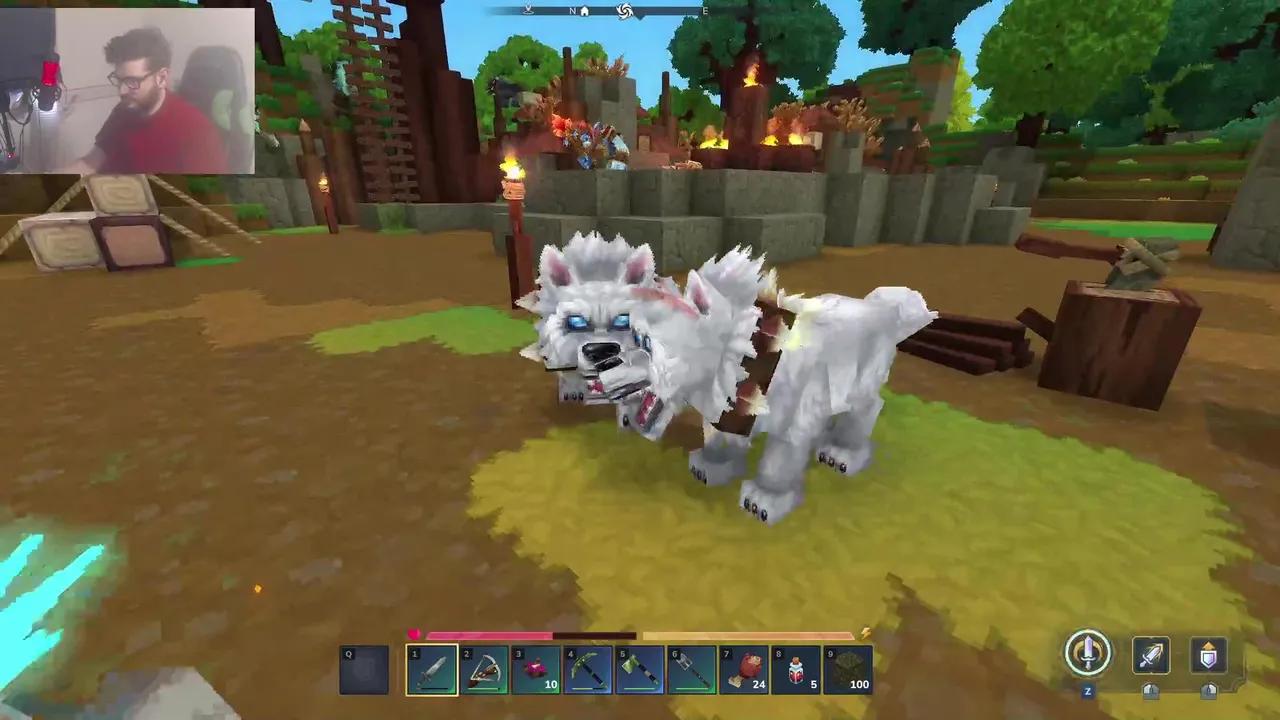This screenshot has height=720, width=1280.
Task: Click the N direction label on the compass
Action: tap(571, 11)
